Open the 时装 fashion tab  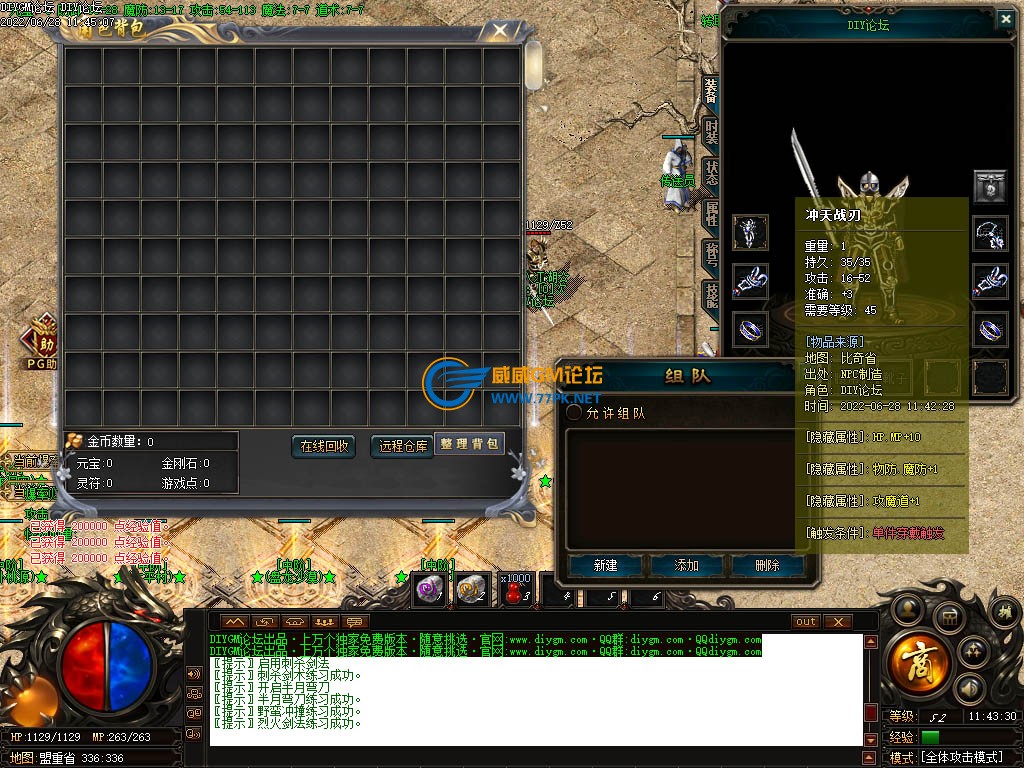pyautogui.click(x=711, y=131)
